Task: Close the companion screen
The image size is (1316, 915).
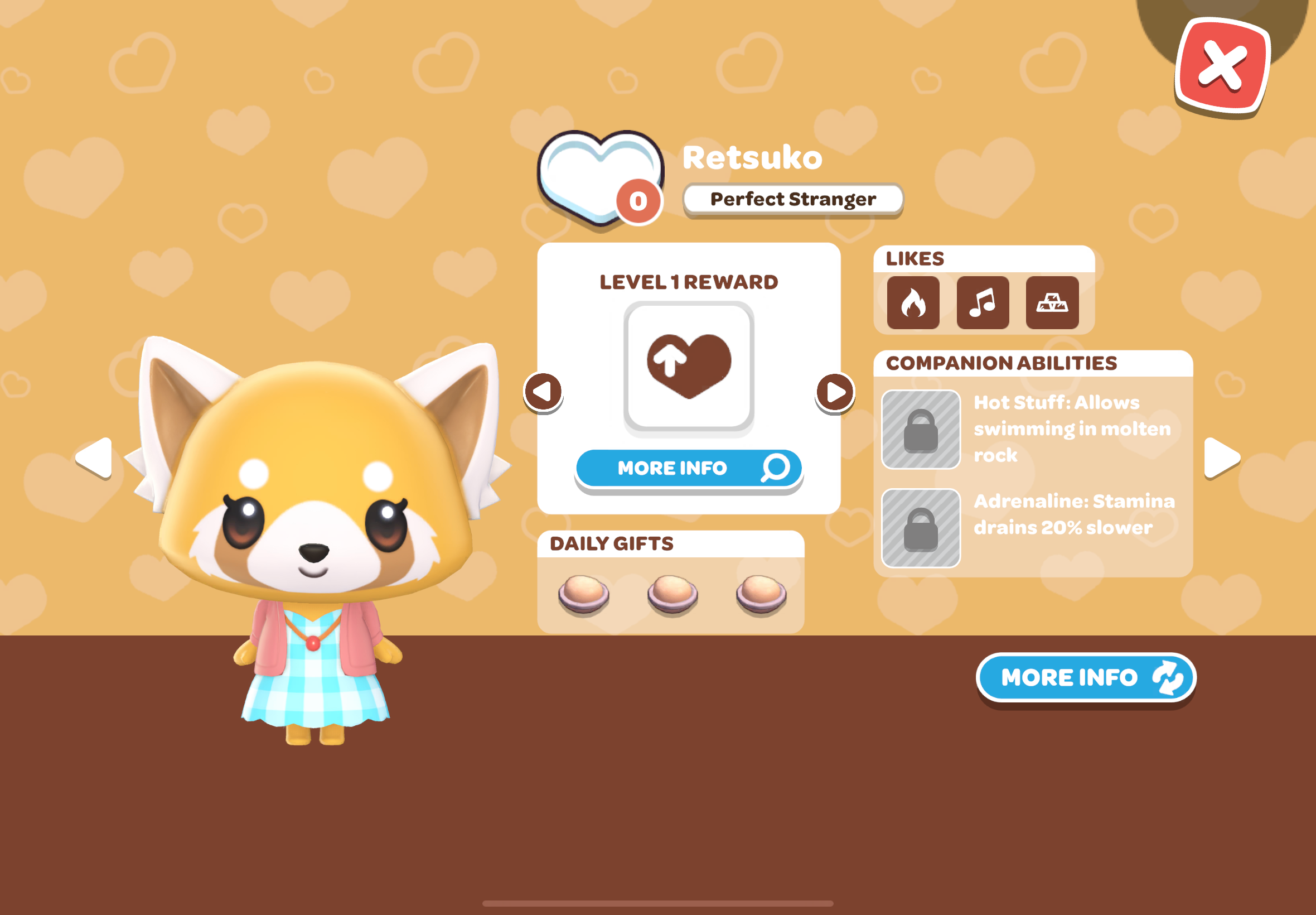Action: [x=1222, y=65]
